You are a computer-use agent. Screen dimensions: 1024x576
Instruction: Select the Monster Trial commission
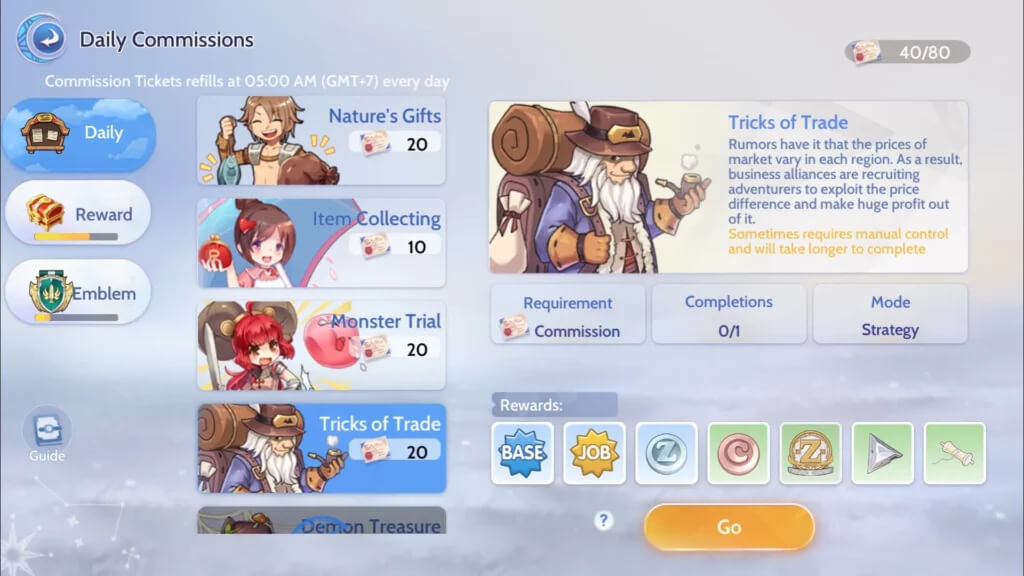[x=321, y=345]
